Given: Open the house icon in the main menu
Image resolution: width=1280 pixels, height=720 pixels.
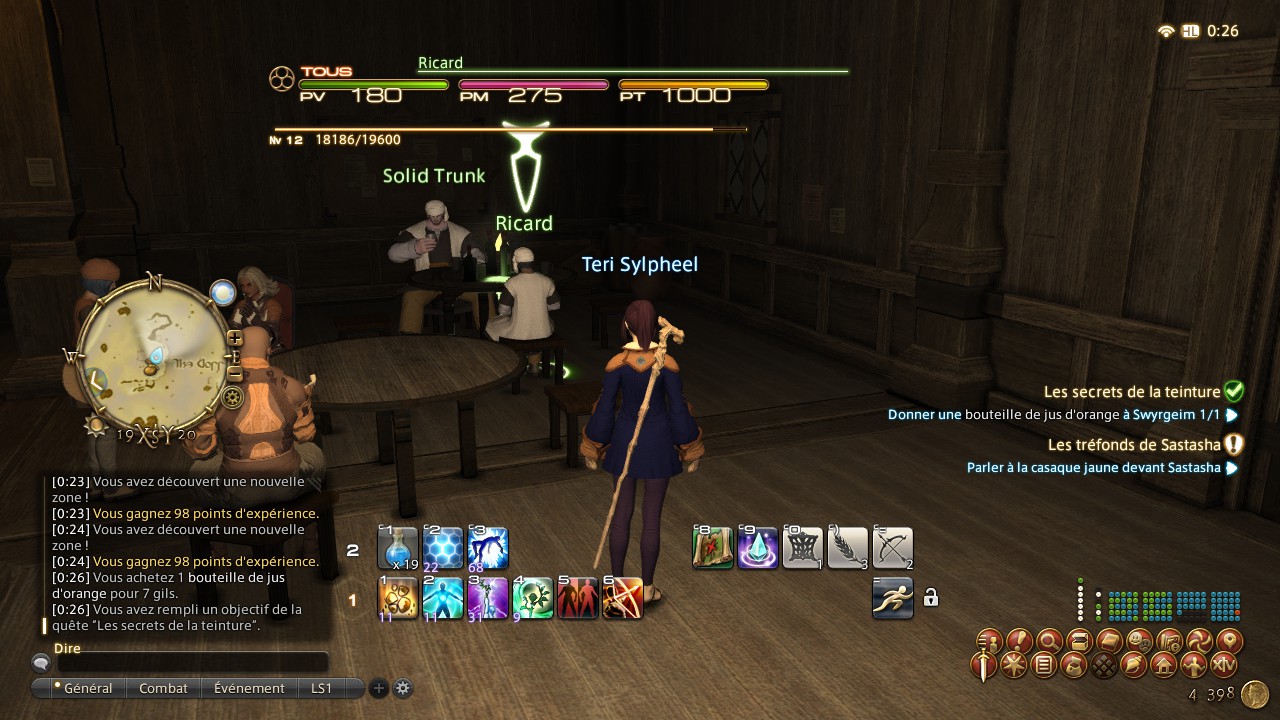Looking at the screenshot, I should point(1164,664).
